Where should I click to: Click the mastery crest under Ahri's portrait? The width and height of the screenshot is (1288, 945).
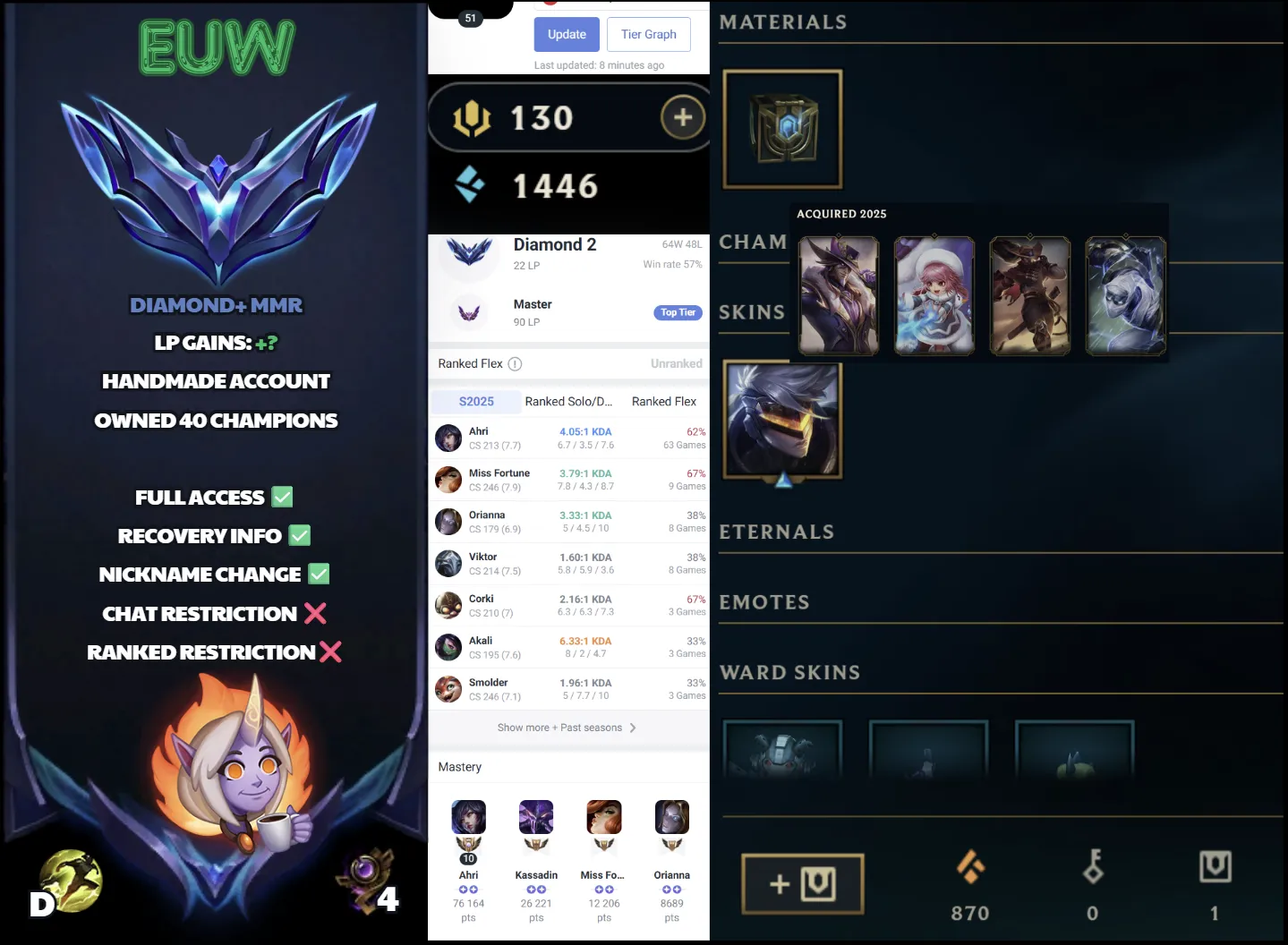pos(468,841)
